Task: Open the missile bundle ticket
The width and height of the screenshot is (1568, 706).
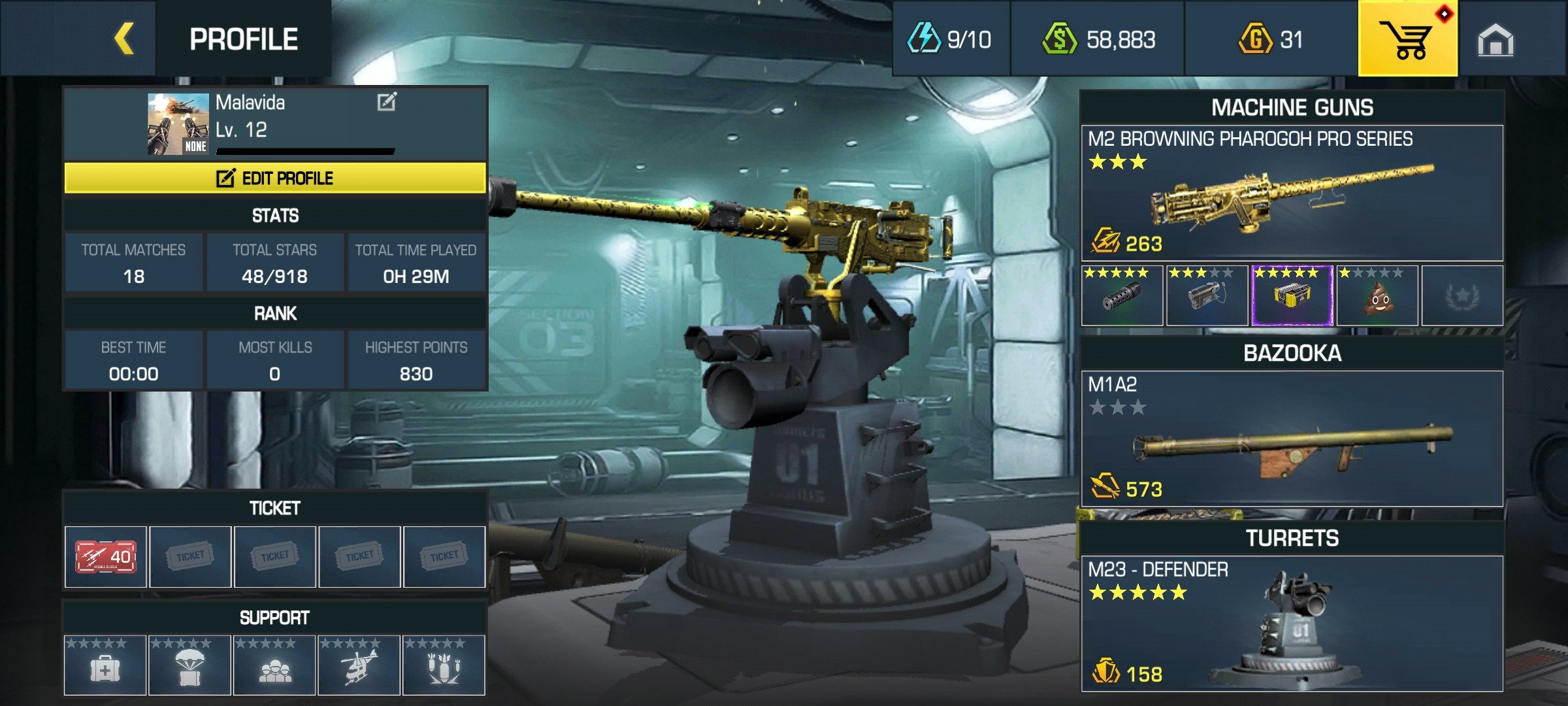Action: [x=105, y=556]
